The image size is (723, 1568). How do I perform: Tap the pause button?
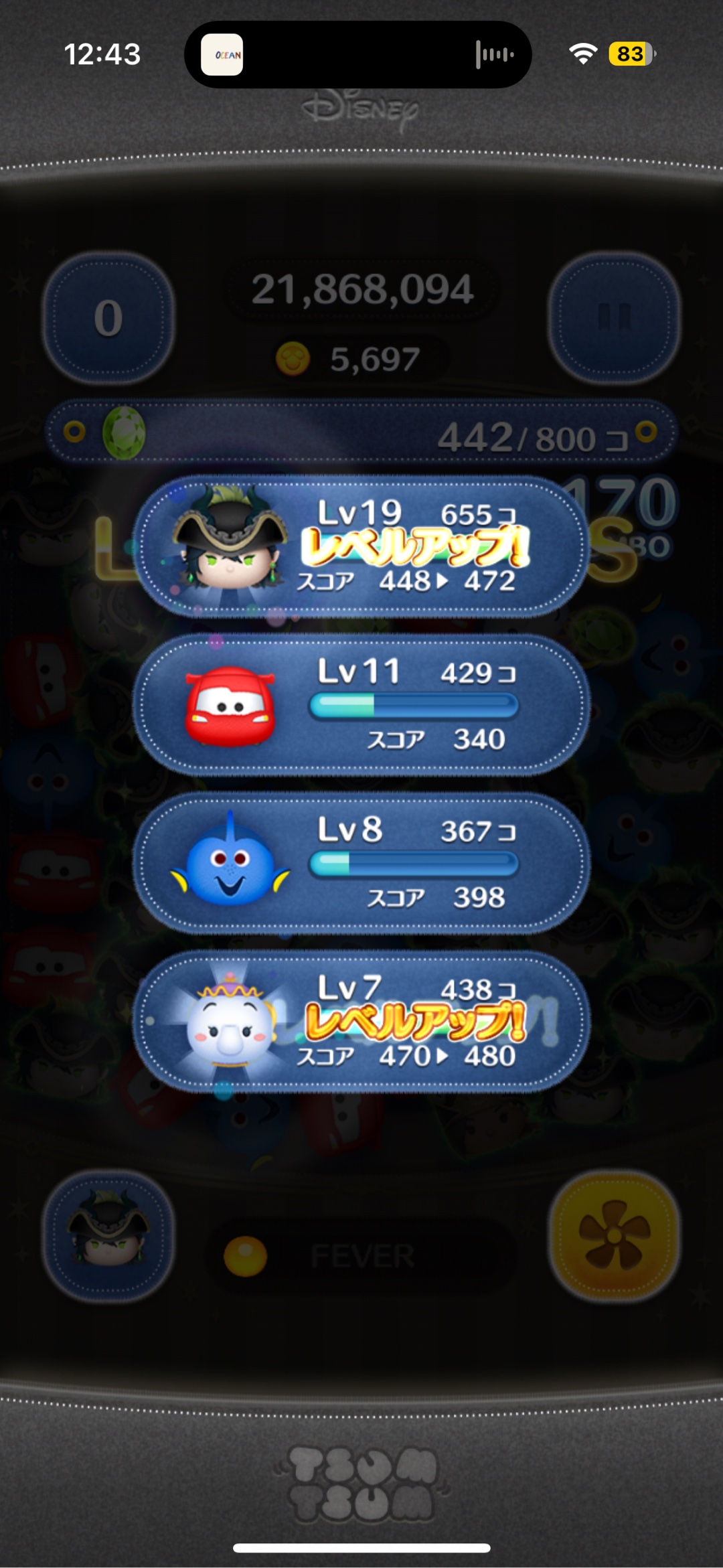pyautogui.click(x=614, y=317)
